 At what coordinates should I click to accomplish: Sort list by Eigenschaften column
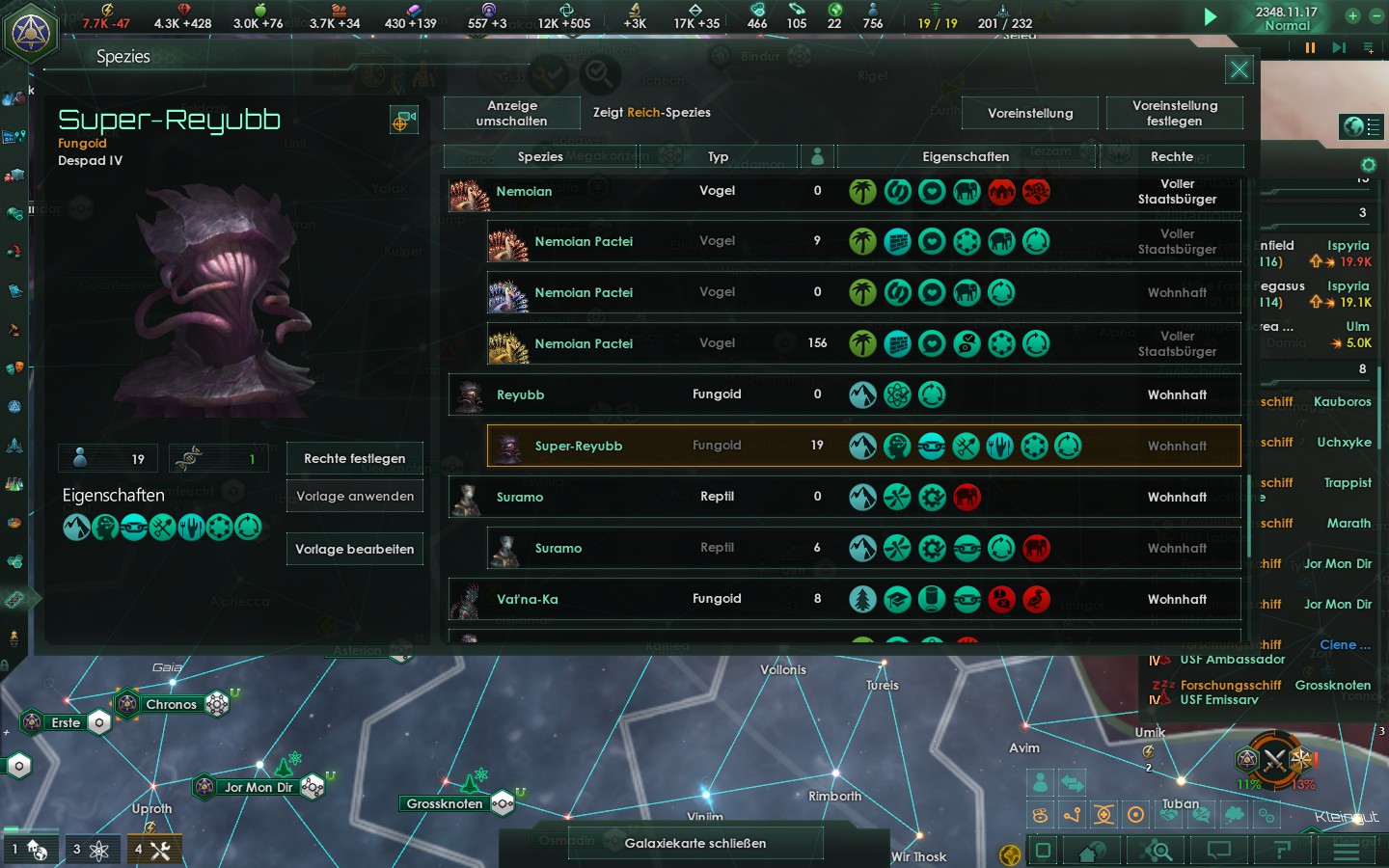coord(966,156)
